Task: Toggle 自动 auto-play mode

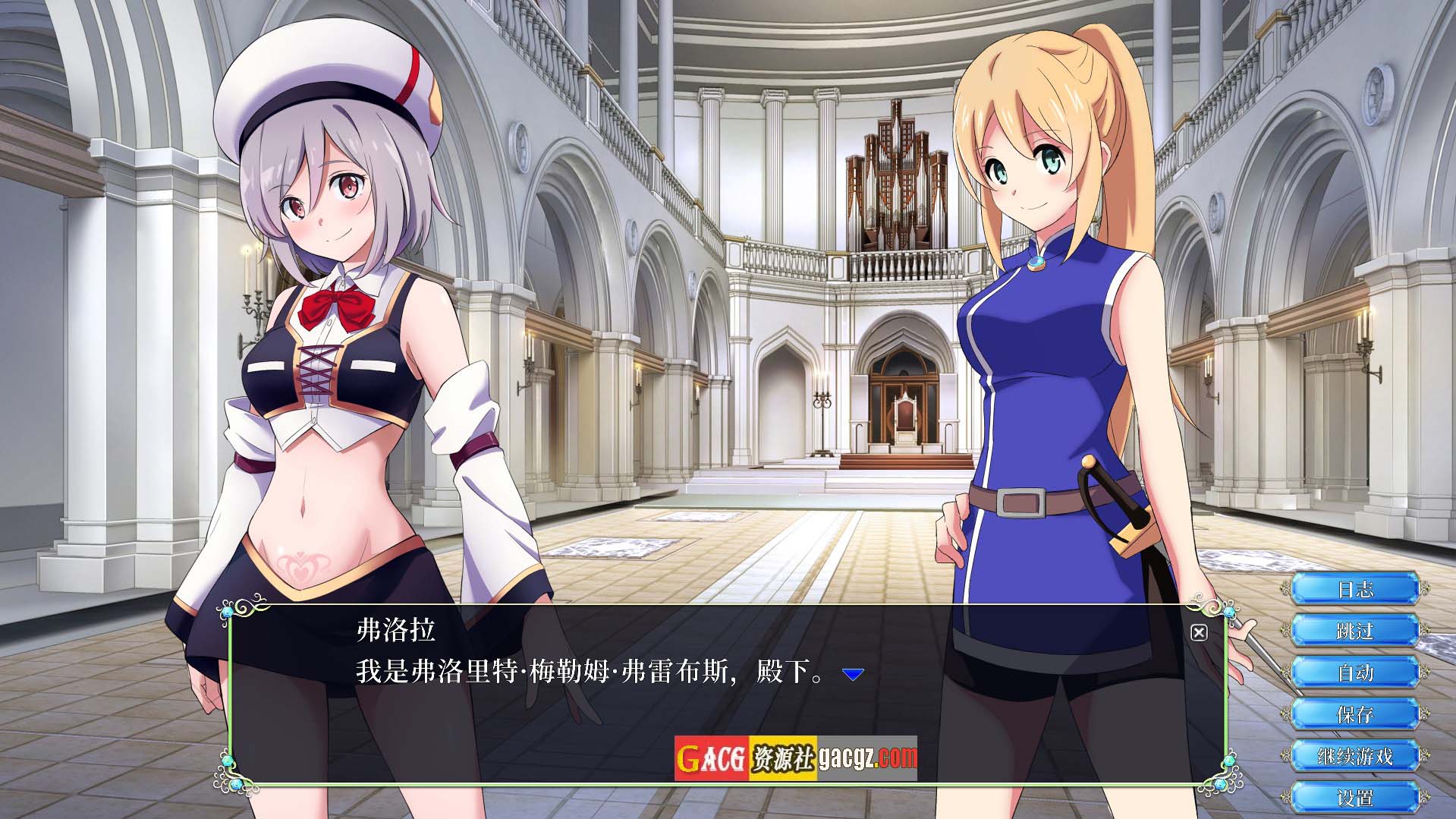Action: coord(1355,673)
